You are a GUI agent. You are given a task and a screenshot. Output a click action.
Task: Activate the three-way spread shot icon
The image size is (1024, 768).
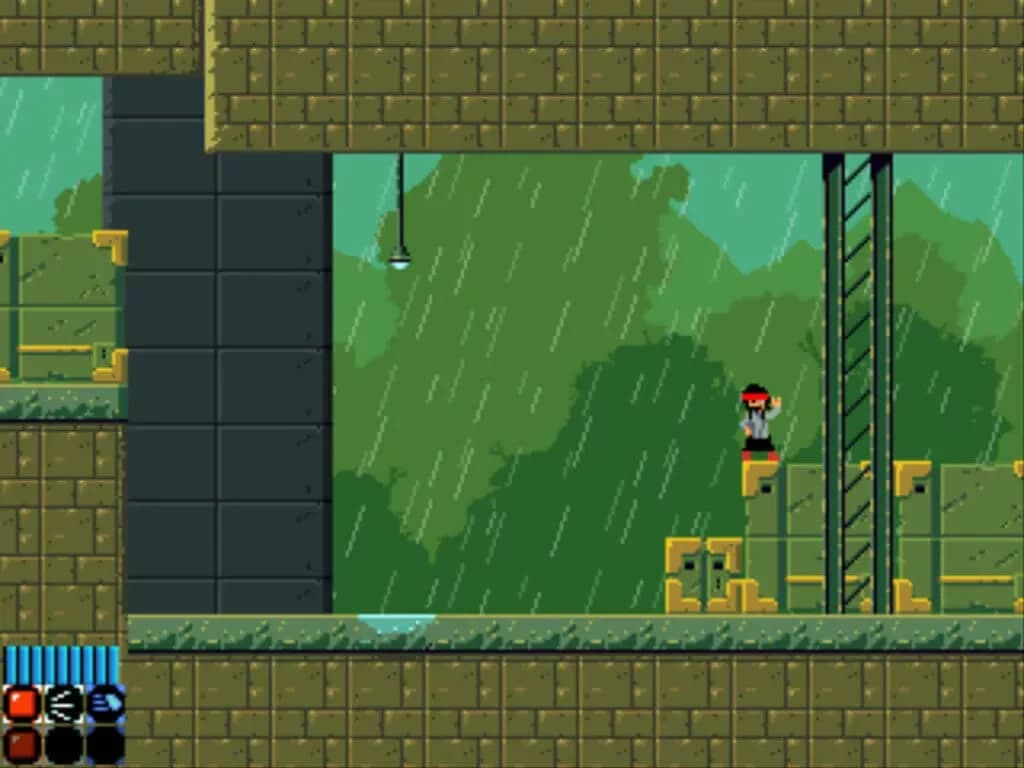click(63, 704)
